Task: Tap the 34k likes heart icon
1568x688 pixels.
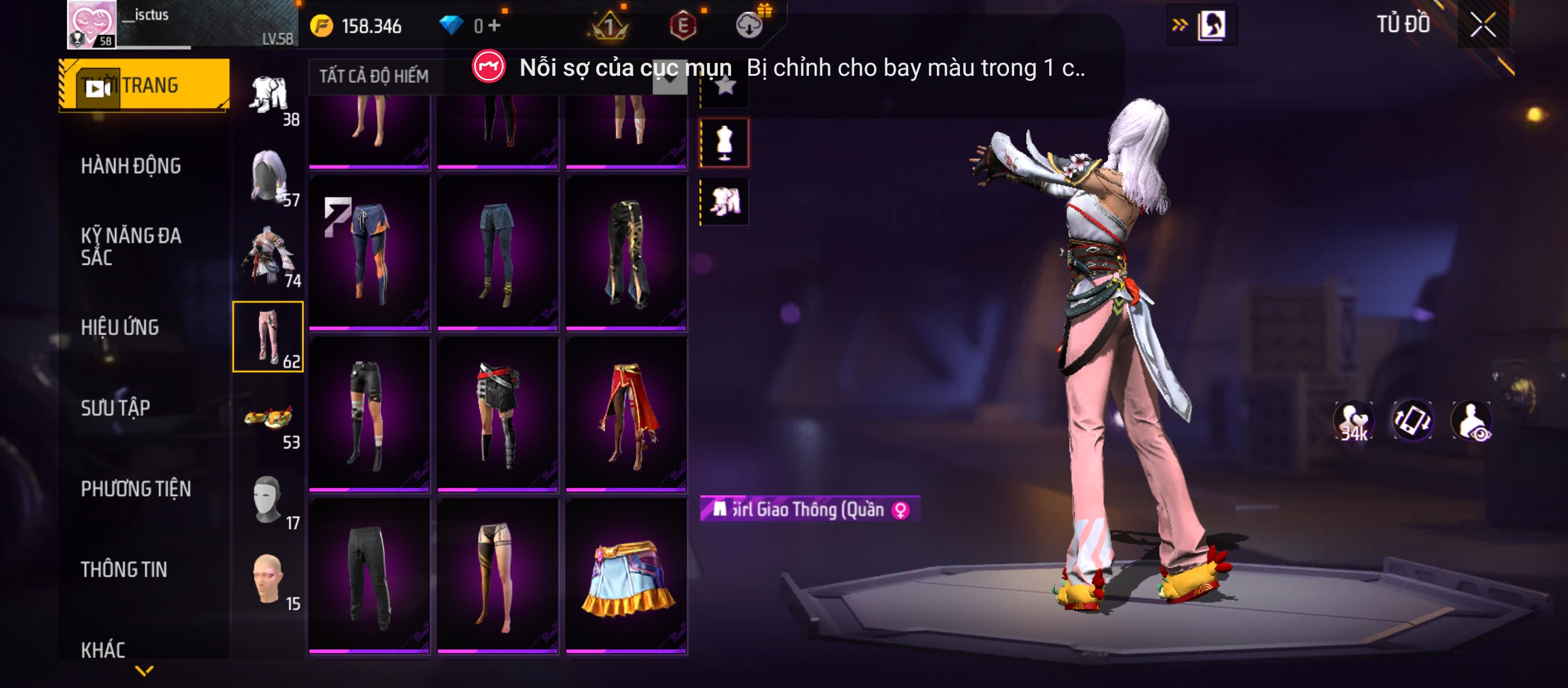Action: [1354, 421]
